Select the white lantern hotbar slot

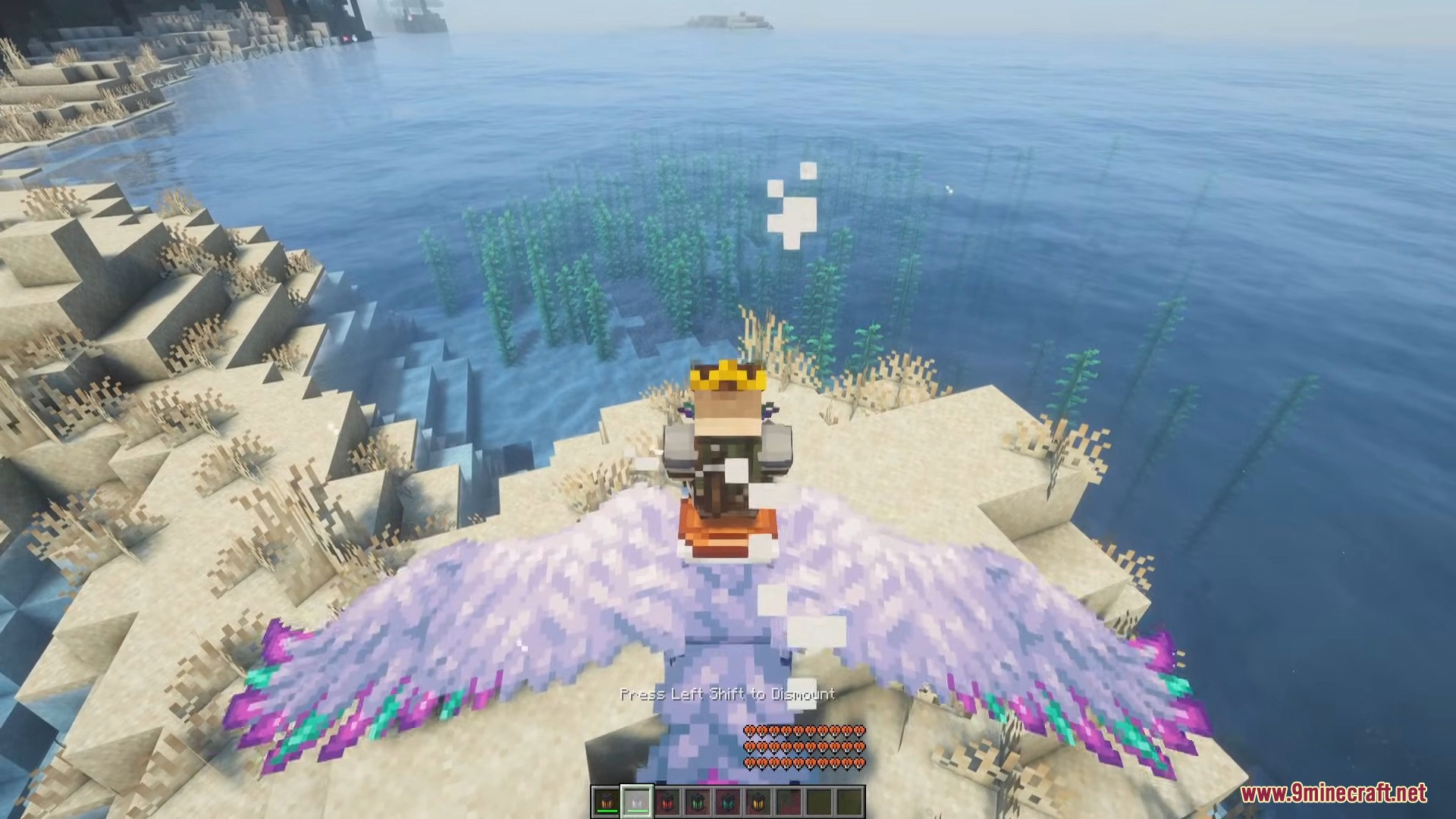pos(637,802)
